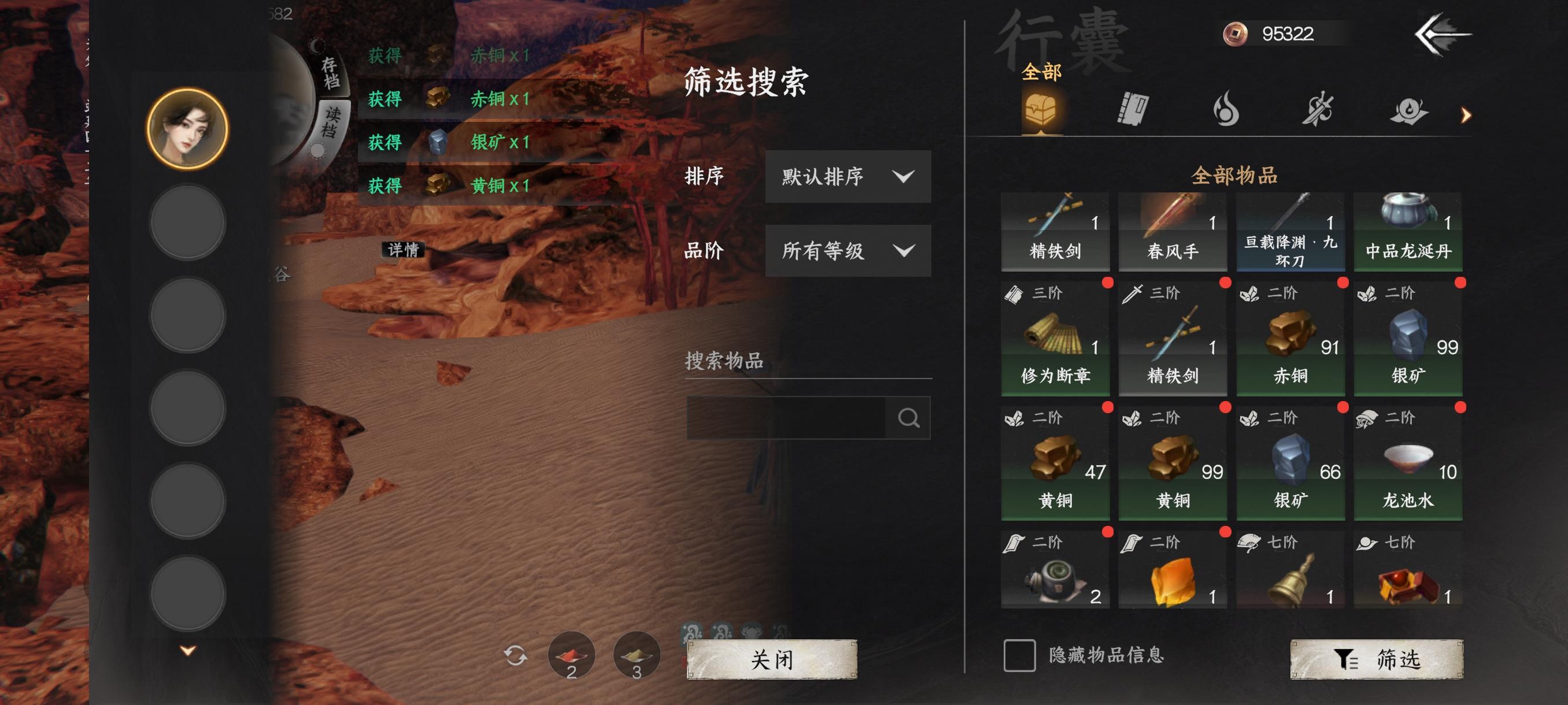Collapse the avatar list with the down chevron

tap(187, 650)
